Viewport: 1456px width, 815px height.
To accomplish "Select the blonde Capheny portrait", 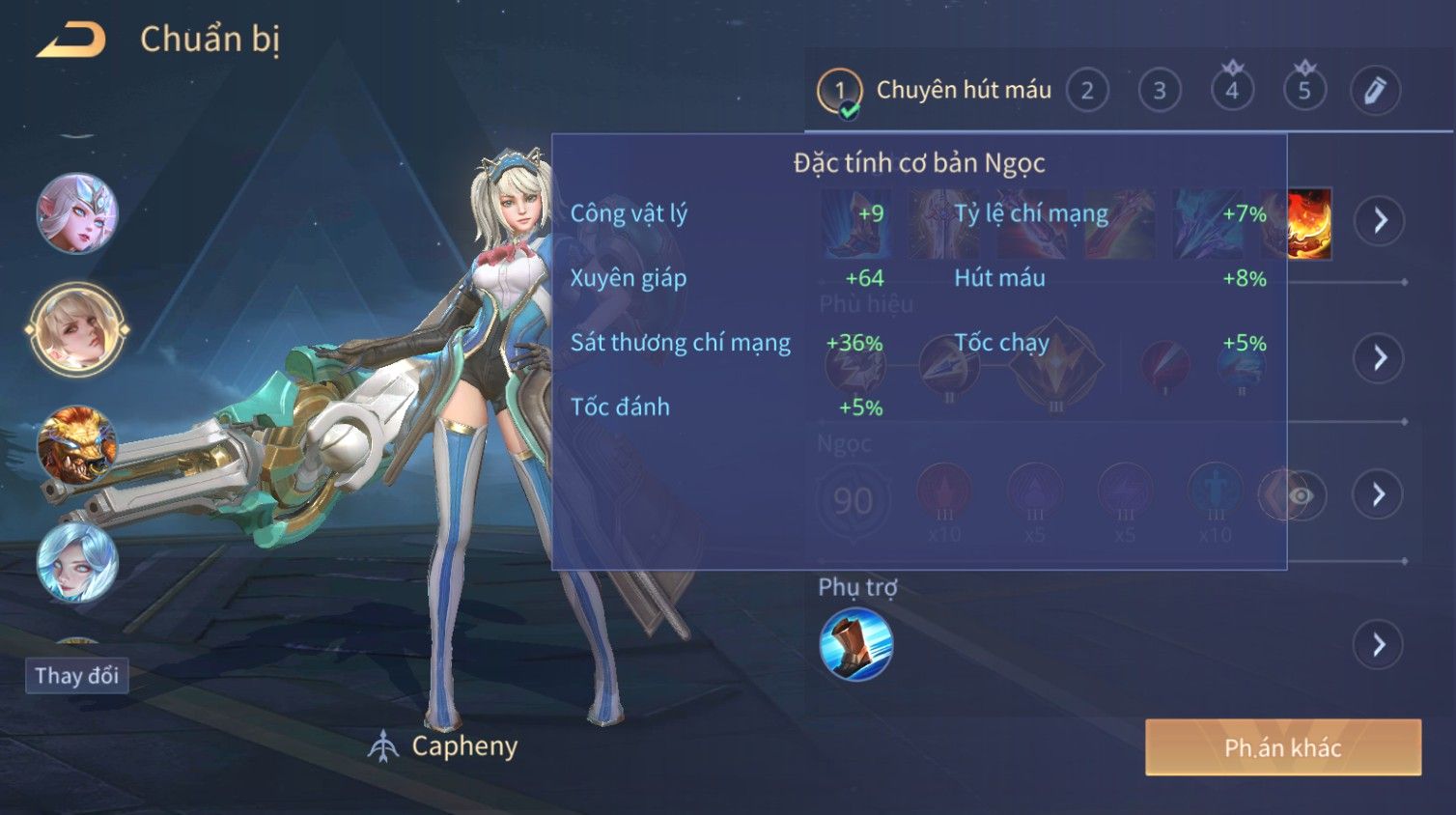I will [x=77, y=329].
